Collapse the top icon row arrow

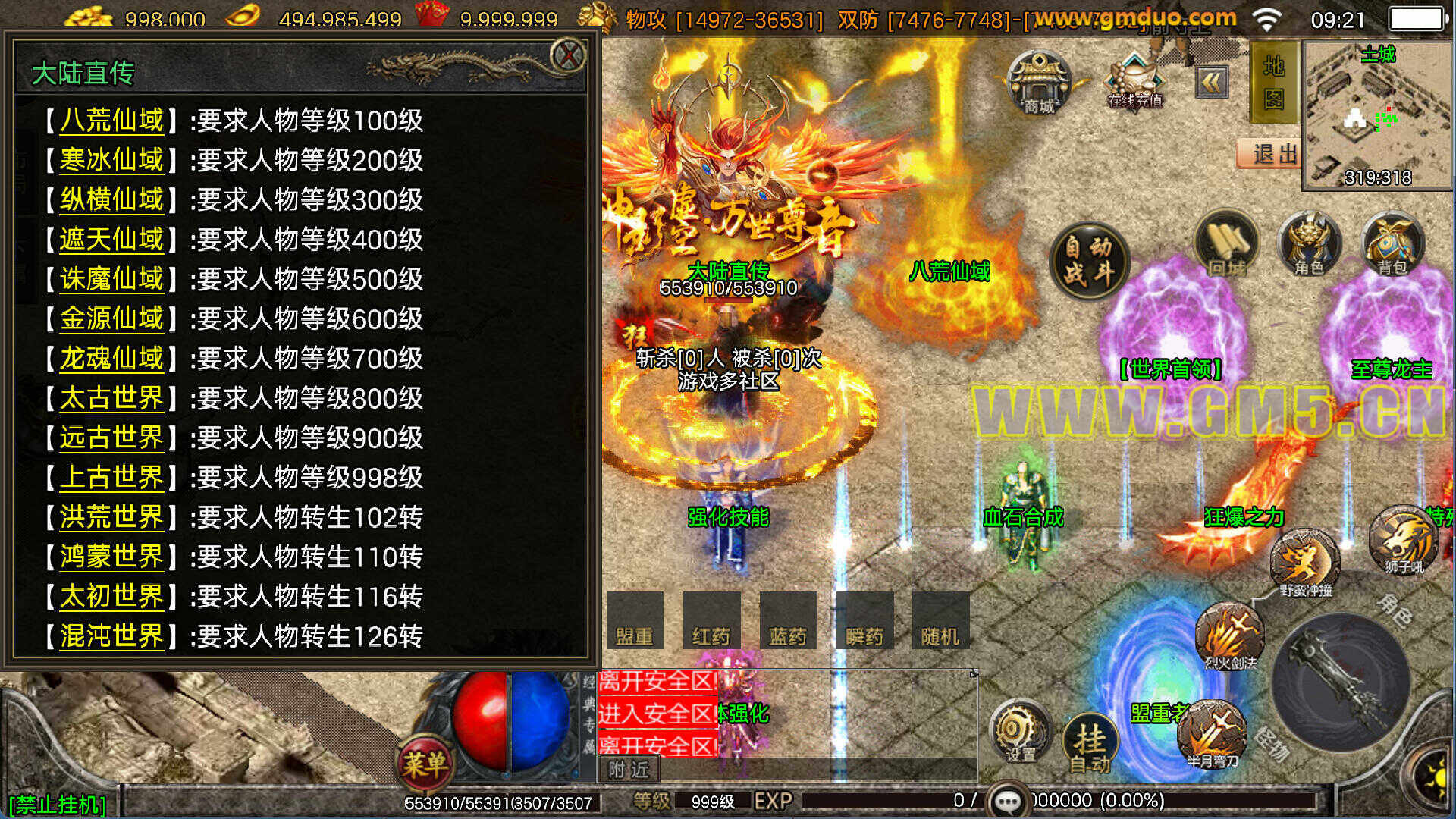tap(1212, 82)
